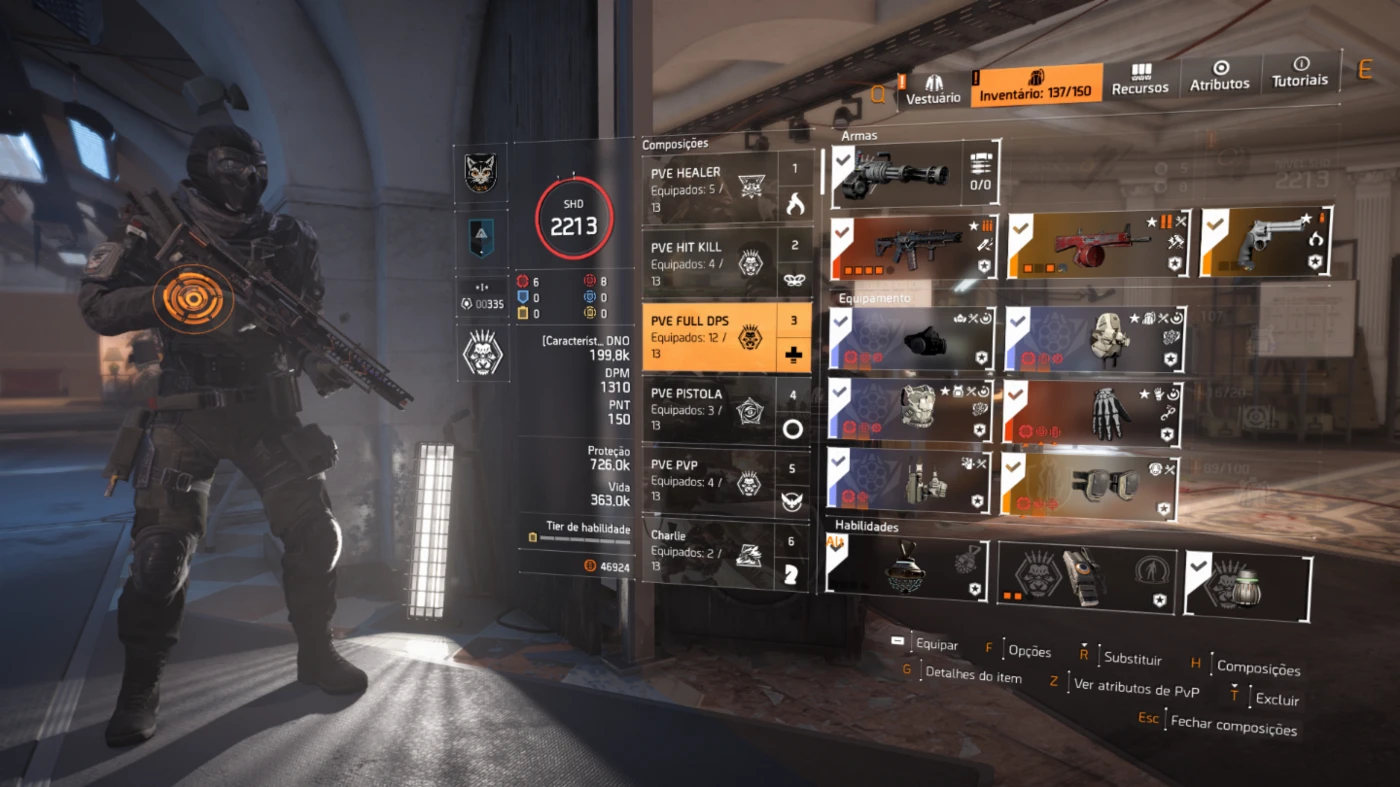Open the Recursos tab
This screenshot has width=1400, height=787.
coord(1140,80)
